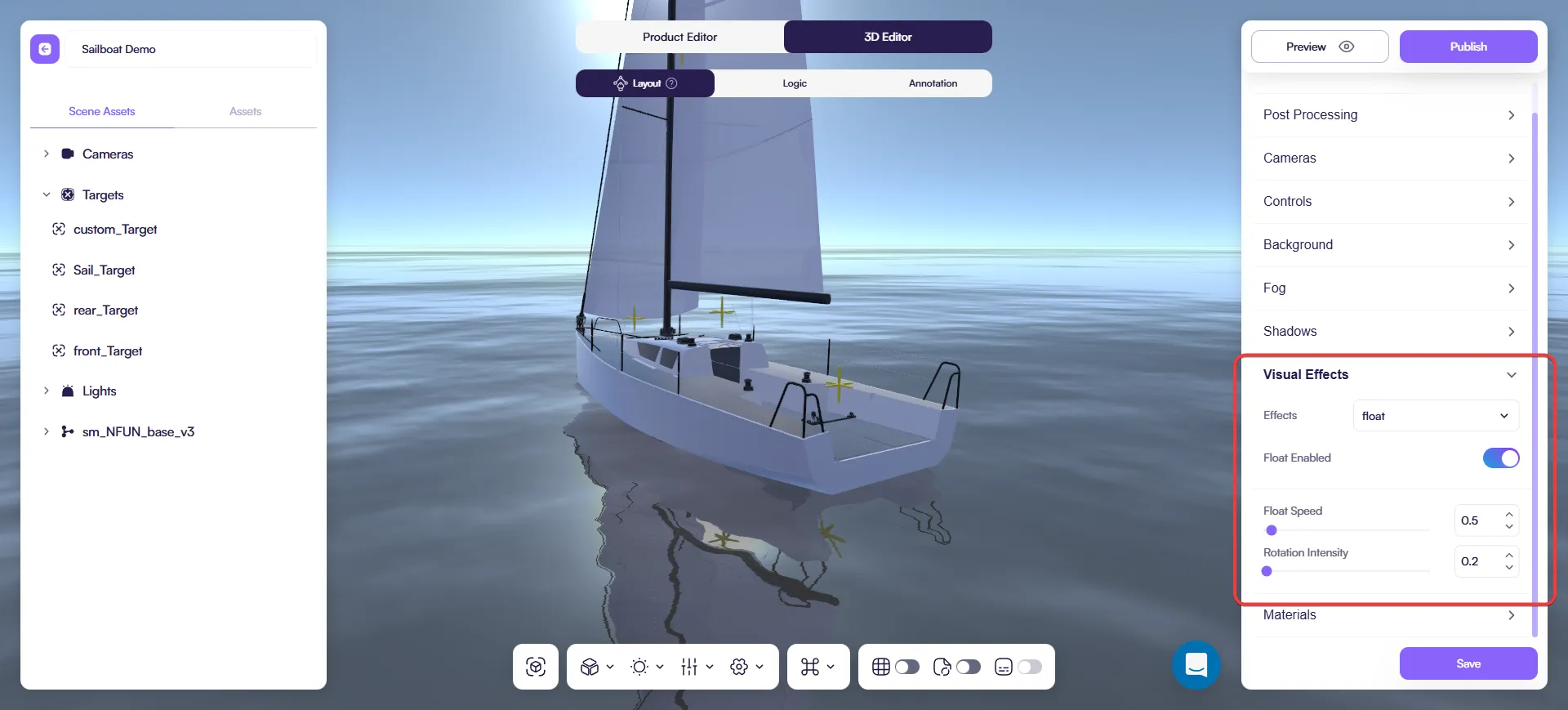
Task: Click the Publish button
Action: coord(1468,47)
